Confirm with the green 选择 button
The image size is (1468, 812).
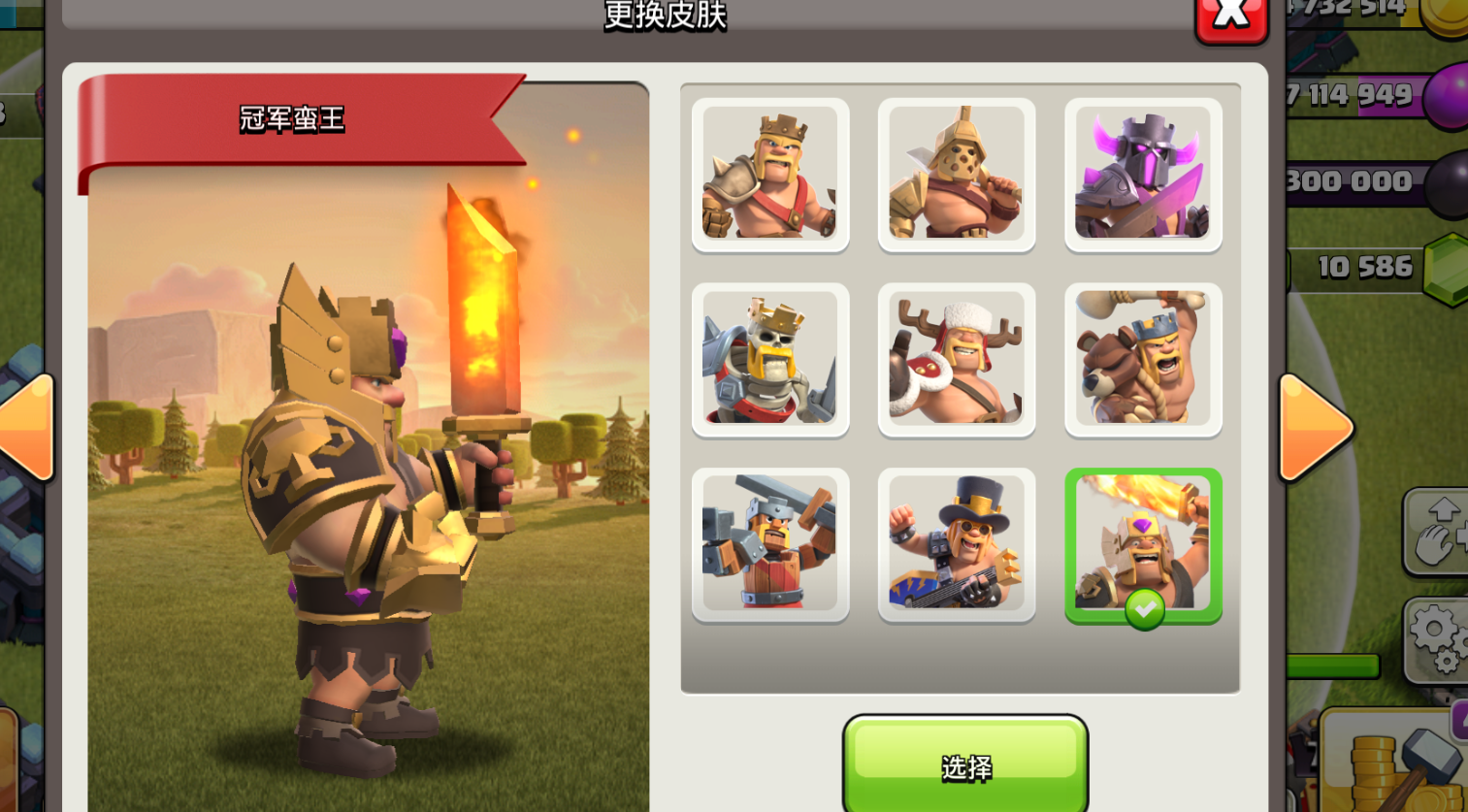[x=965, y=764]
